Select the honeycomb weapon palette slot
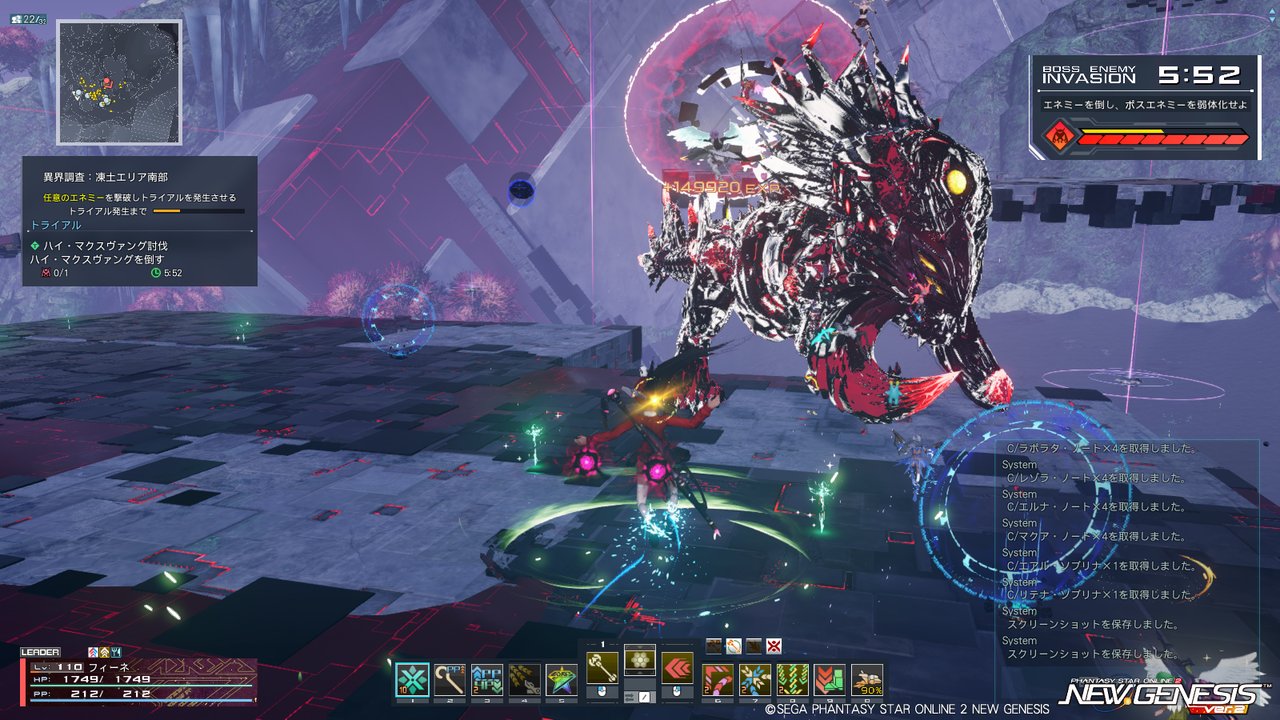Viewport: 1280px width, 720px height. coord(640,660)
